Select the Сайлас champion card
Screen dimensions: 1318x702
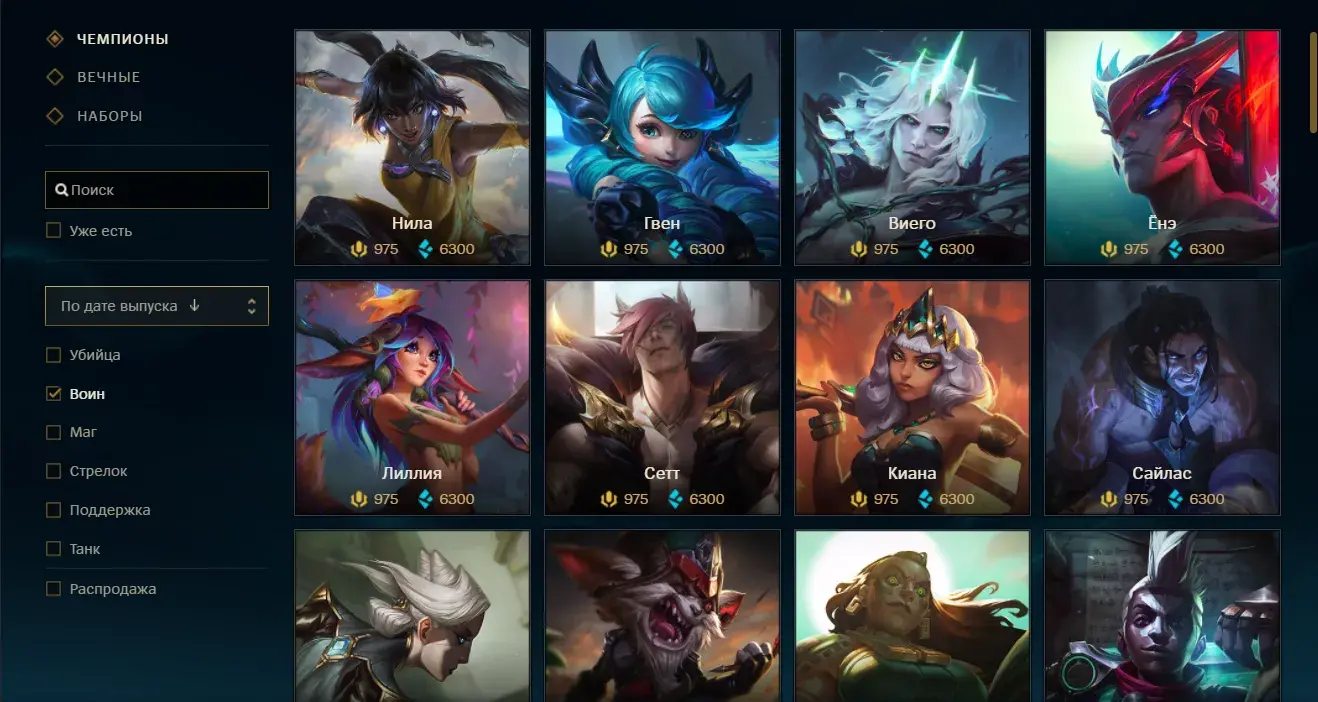click(1162, 397)
